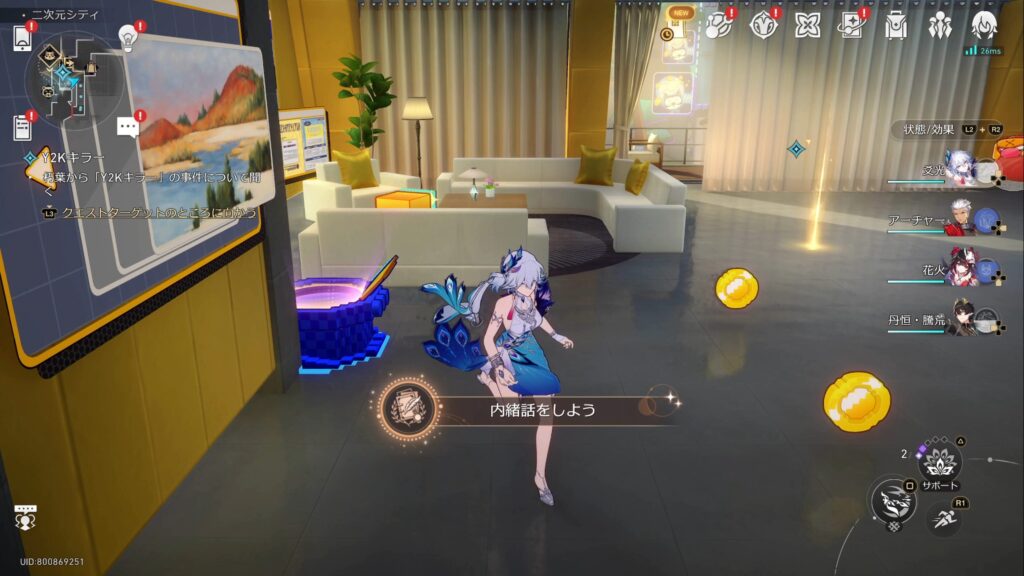Open the four-petal flower icon
This screenshot has width=1024, height=576.
pos(806,26)
